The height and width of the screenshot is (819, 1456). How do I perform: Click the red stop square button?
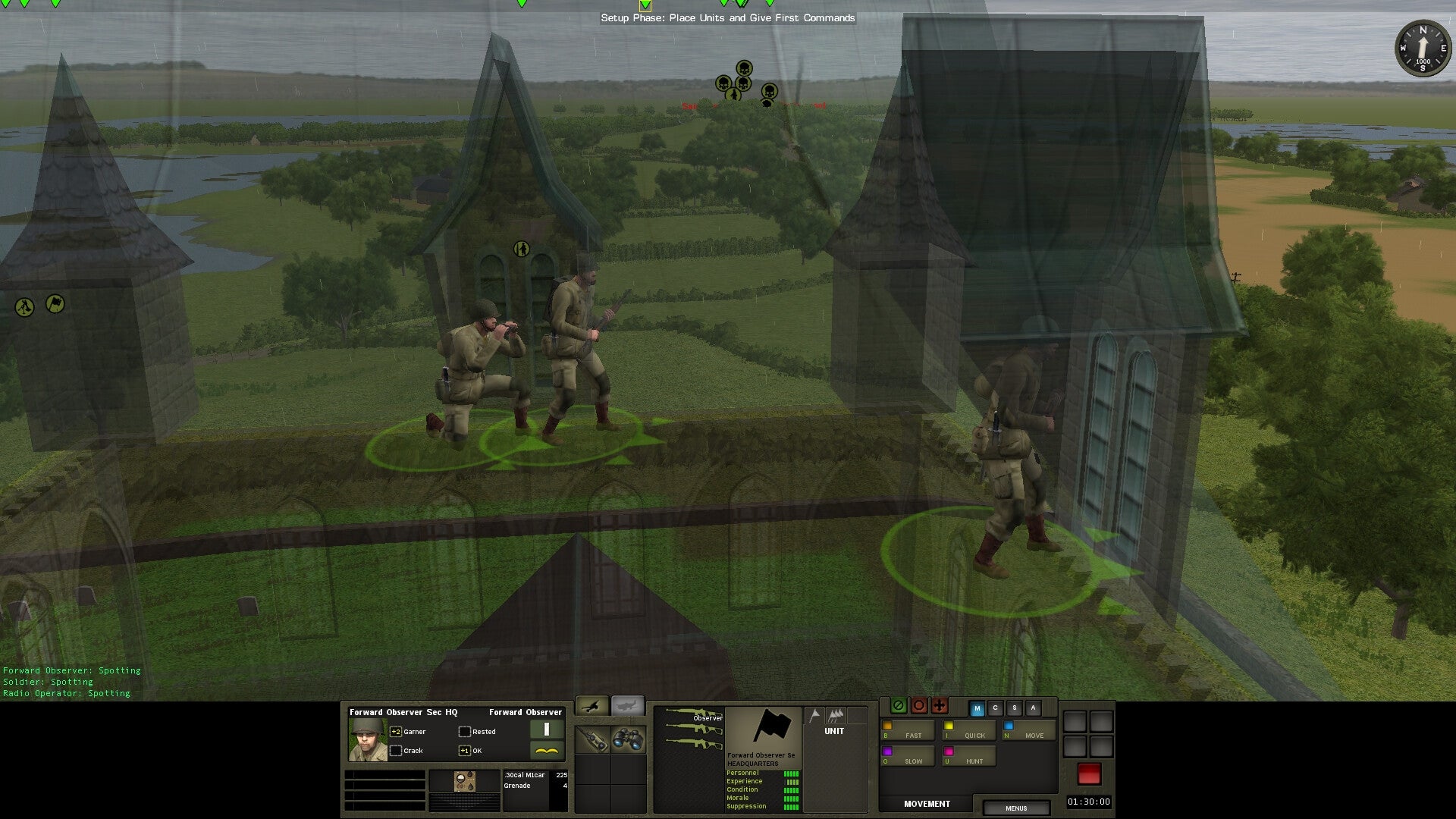(1090, 772)
